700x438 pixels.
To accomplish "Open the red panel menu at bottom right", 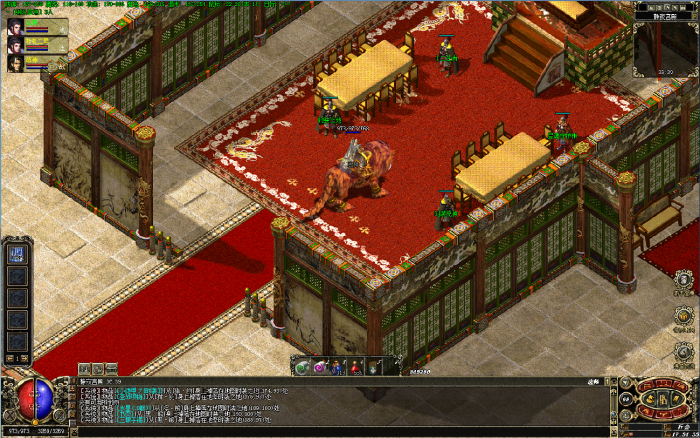I will (662, 400).
